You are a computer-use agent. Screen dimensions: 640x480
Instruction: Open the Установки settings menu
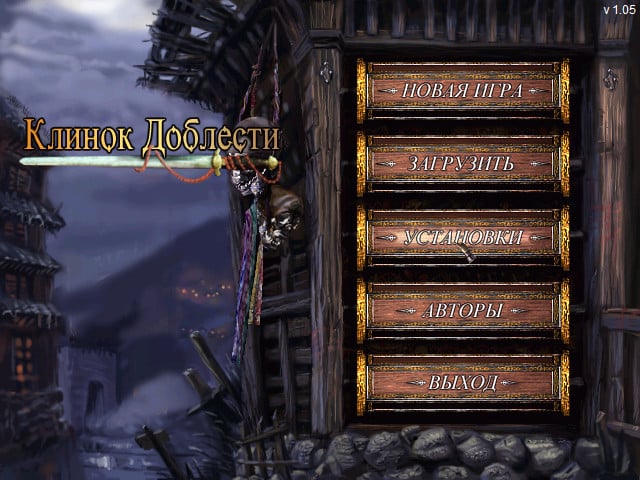click(x=462, y=238)
